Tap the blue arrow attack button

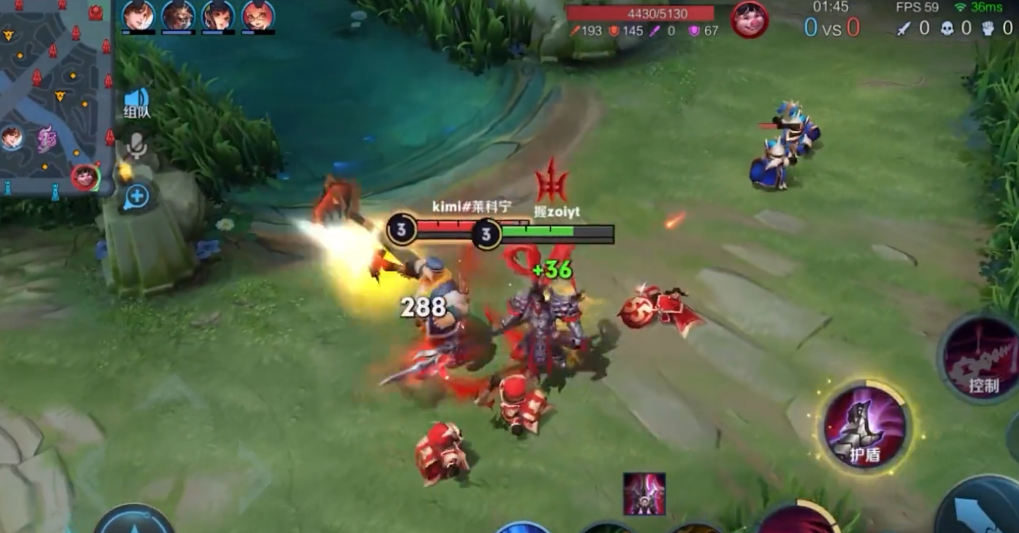[981, 511]
